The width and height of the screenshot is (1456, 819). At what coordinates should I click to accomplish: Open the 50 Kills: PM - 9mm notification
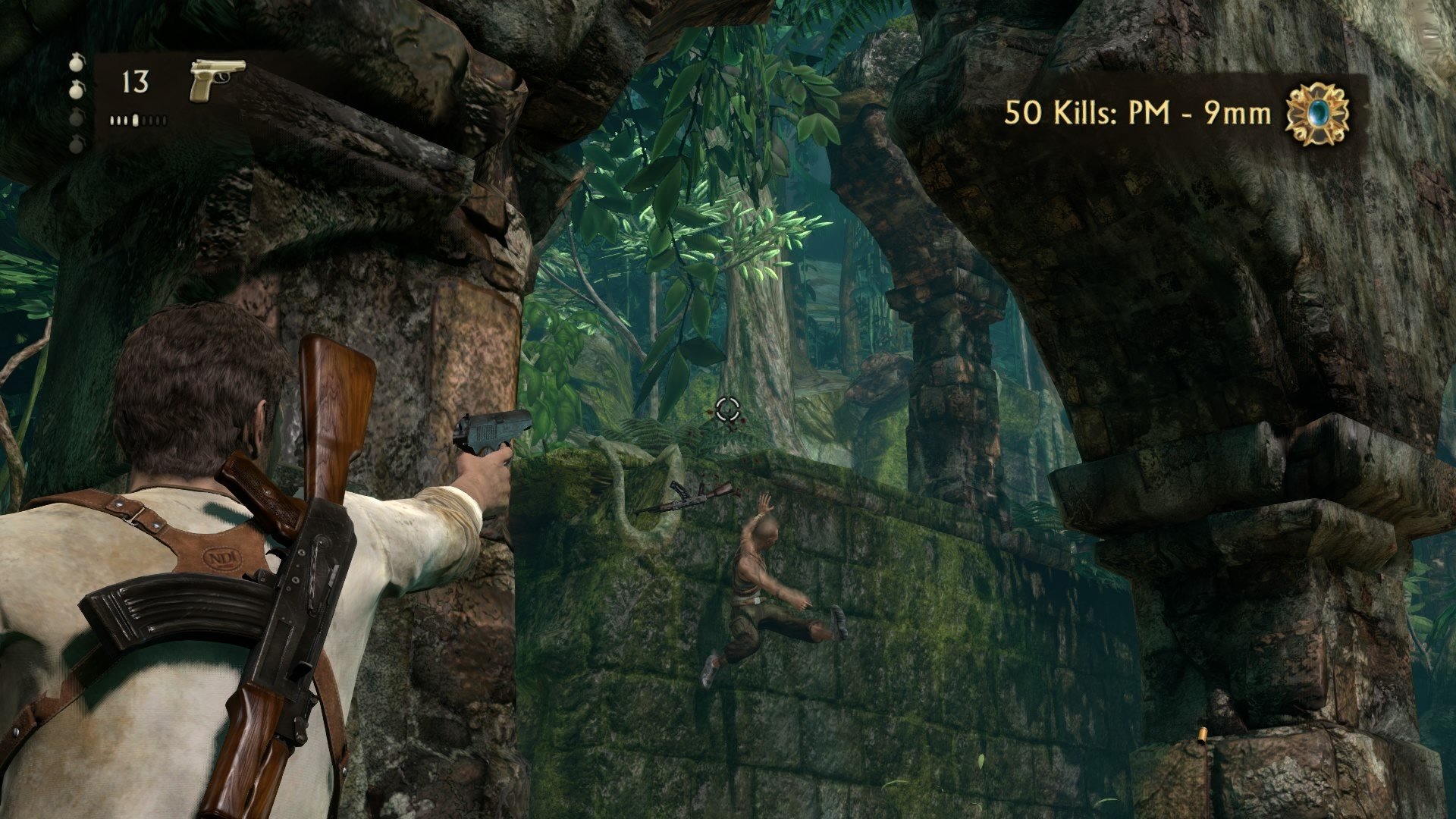(x=1137, y=114)
